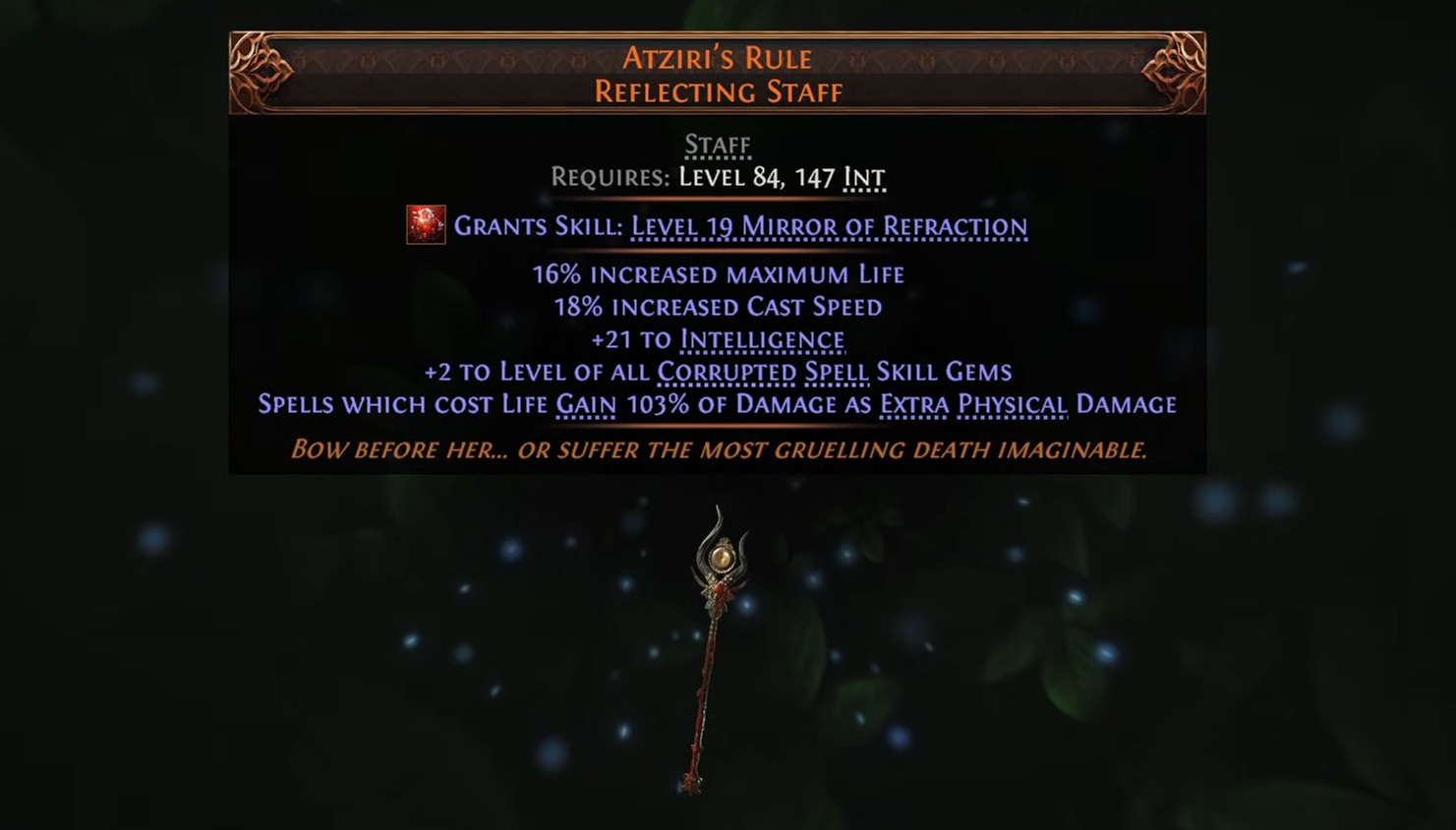Select the underlined Gain keyword
The image size is (1456, 830).
tap(586, 404)
